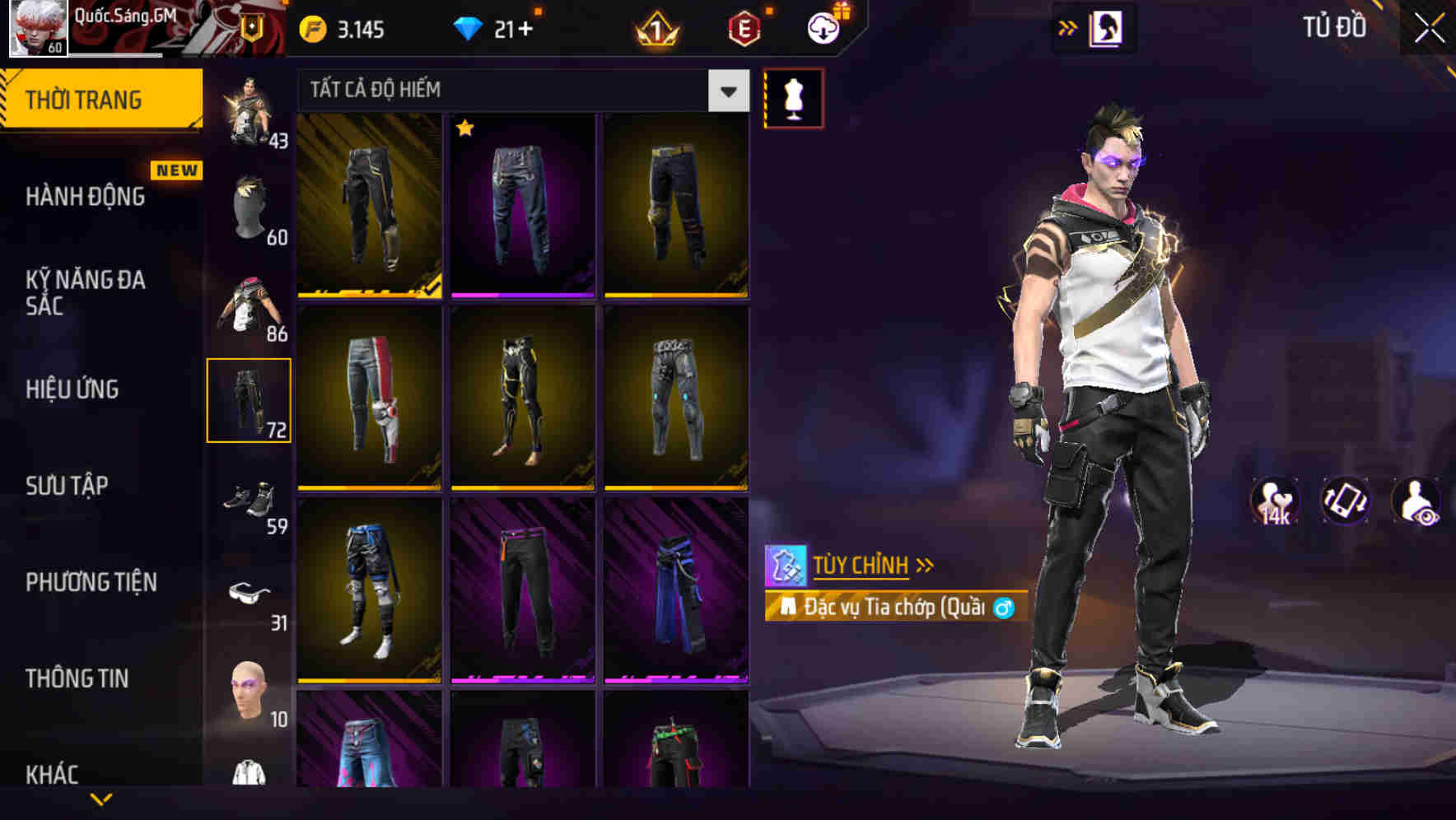1456x820 pixels.
Task: Select the pants category slot showing 72
Action: pyautogui.click(x=250, y=399)
